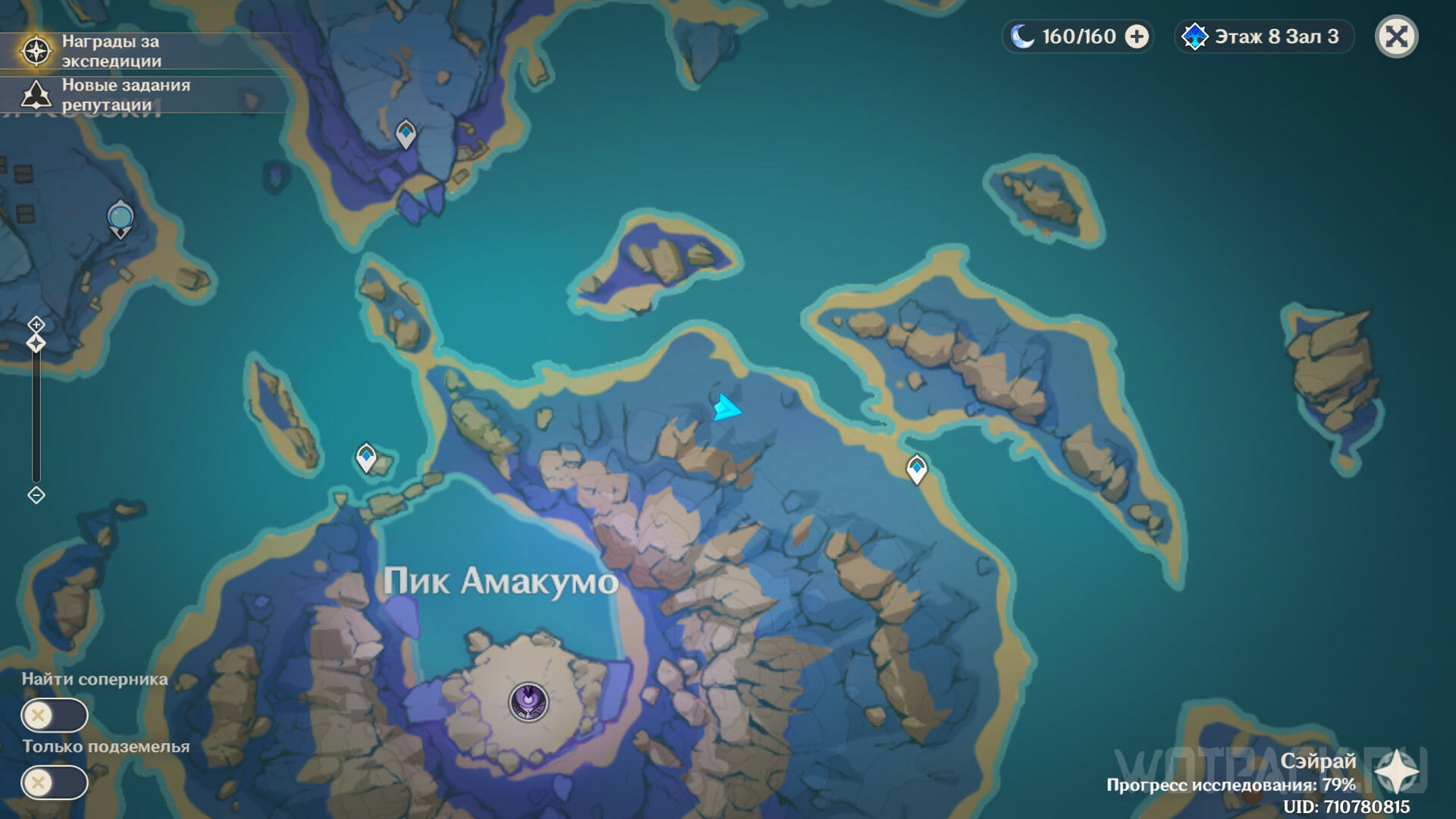Zoom in with the map plus button
The height and width of the screenshot is (819, 1456).
36,325
